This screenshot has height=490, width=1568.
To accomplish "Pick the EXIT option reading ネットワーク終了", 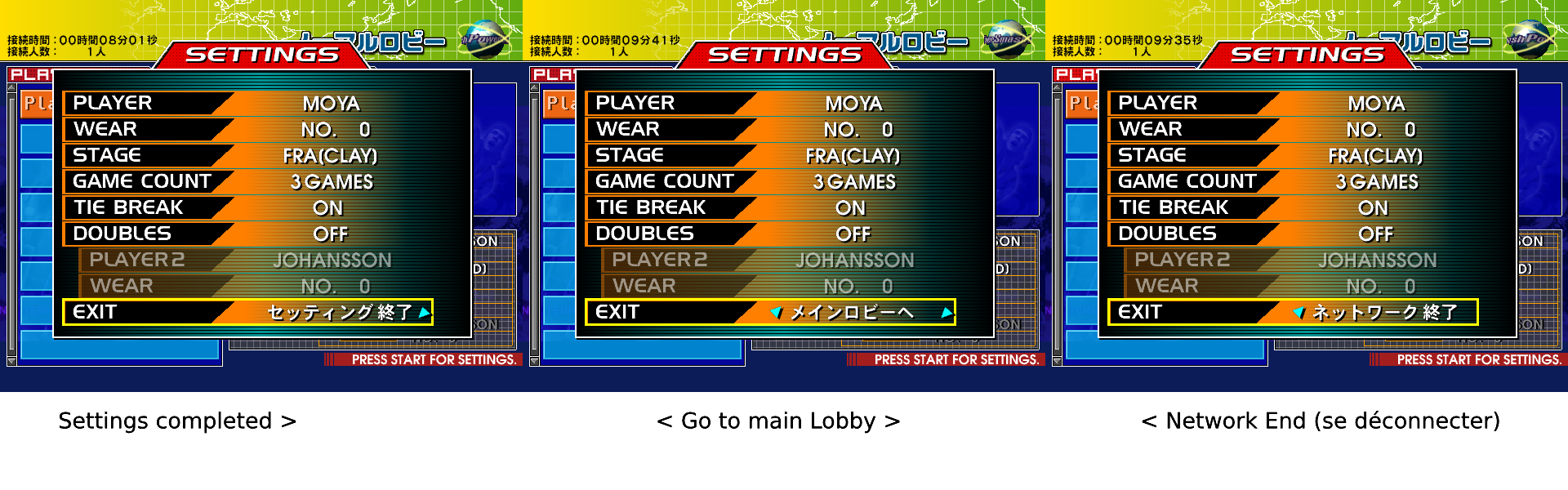I will [x=1384, y=312].
